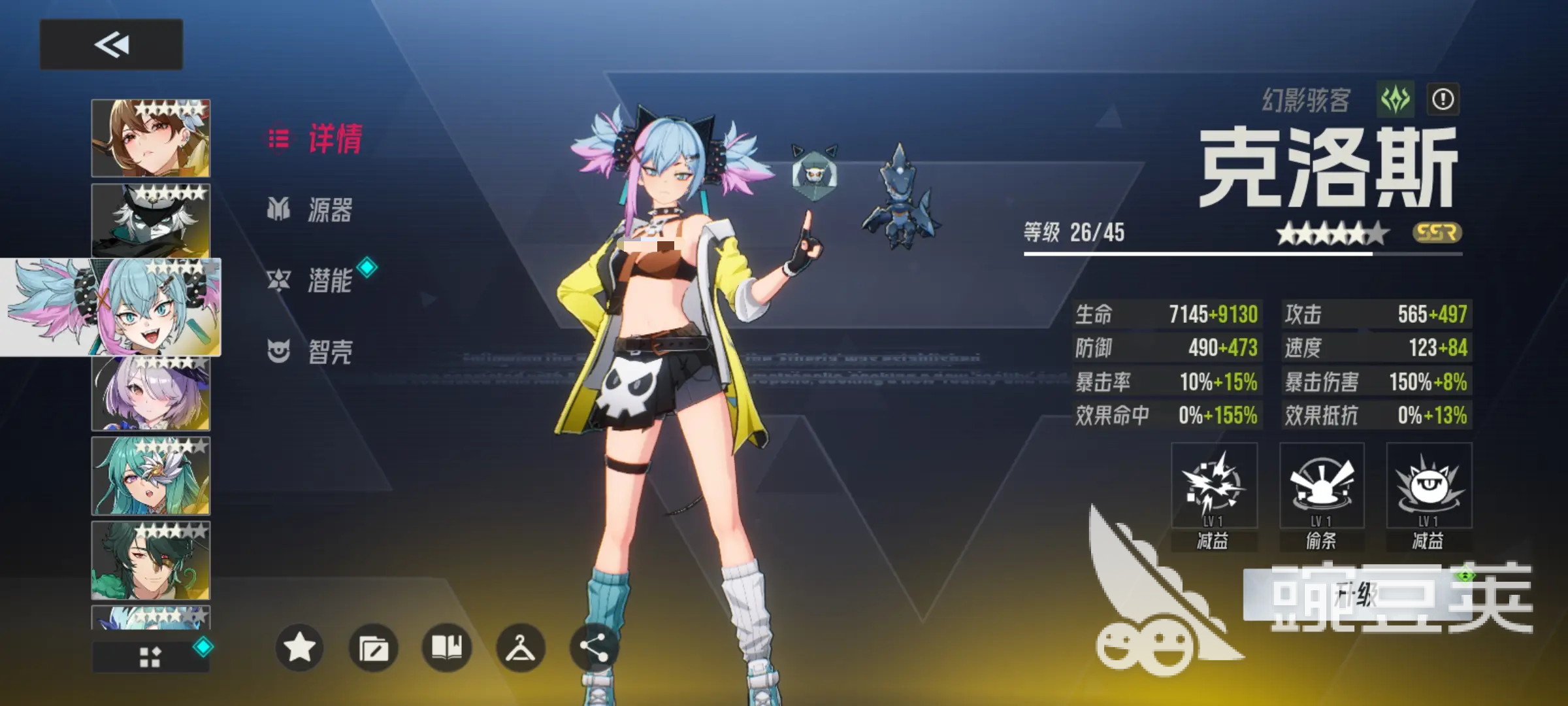View the first LV1 减益 skill icon
This screenshot has width=1568, height=706.
click(1215, 486)
